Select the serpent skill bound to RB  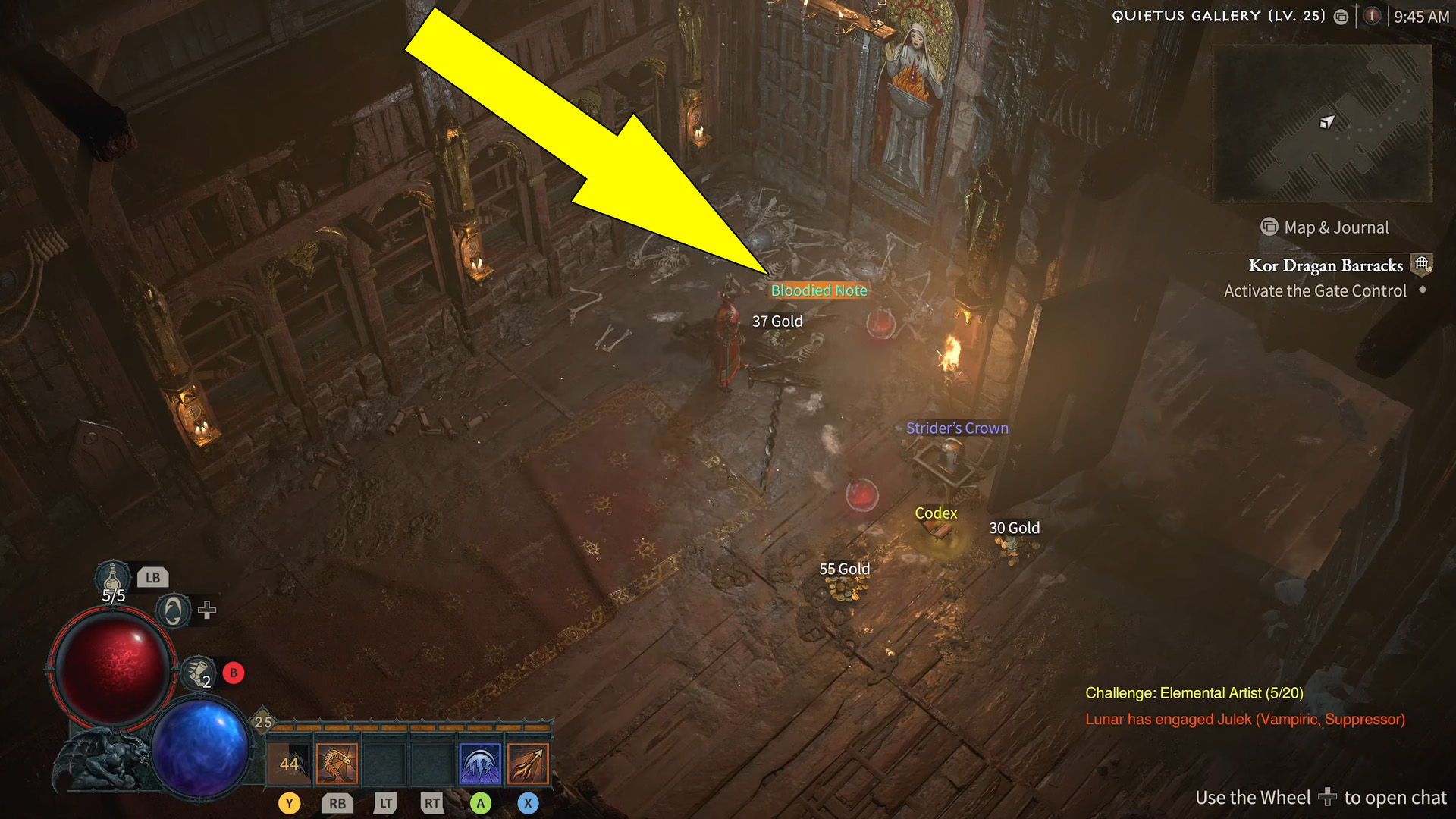336,762
